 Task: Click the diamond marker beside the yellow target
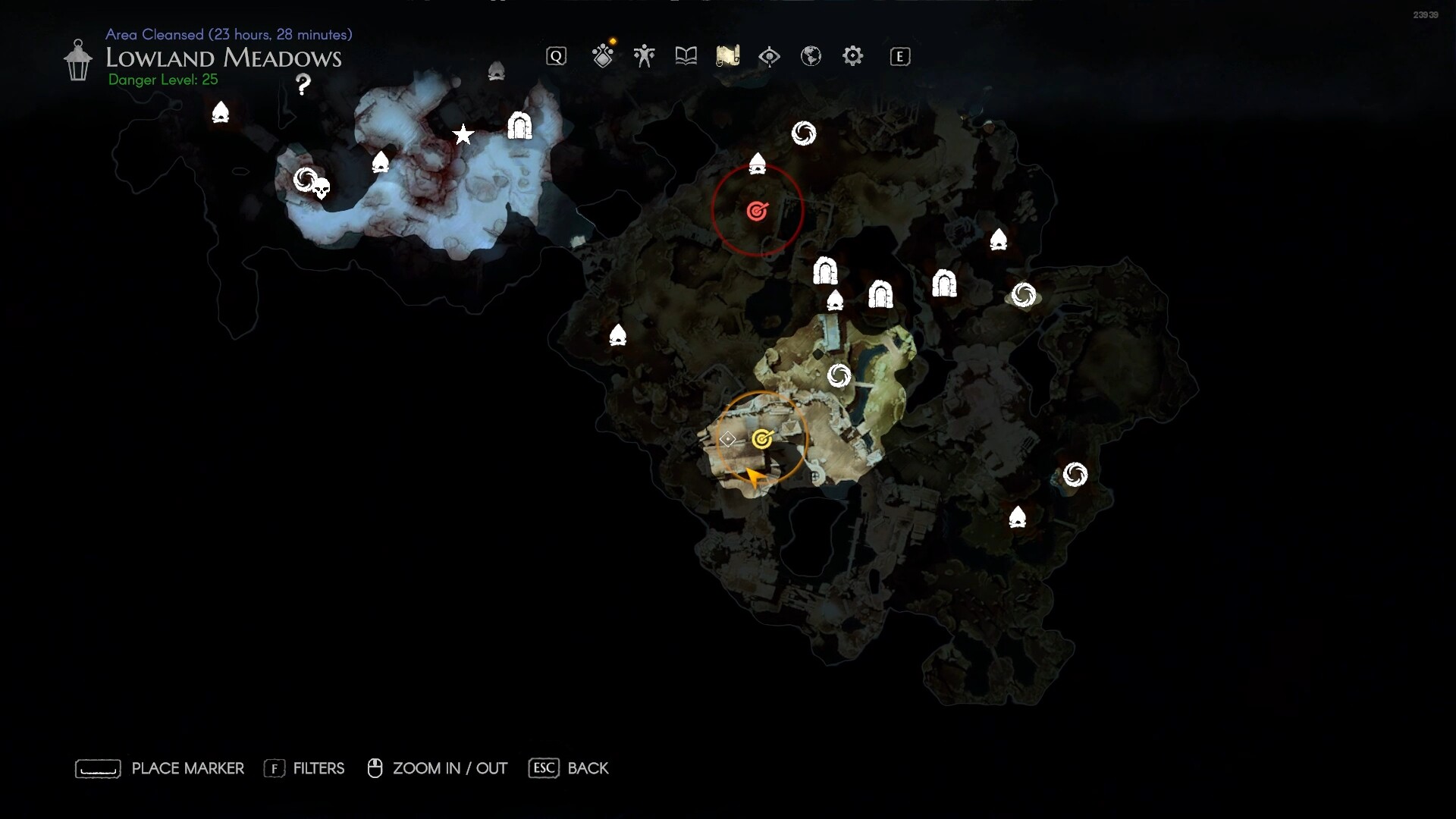(727, 439)
